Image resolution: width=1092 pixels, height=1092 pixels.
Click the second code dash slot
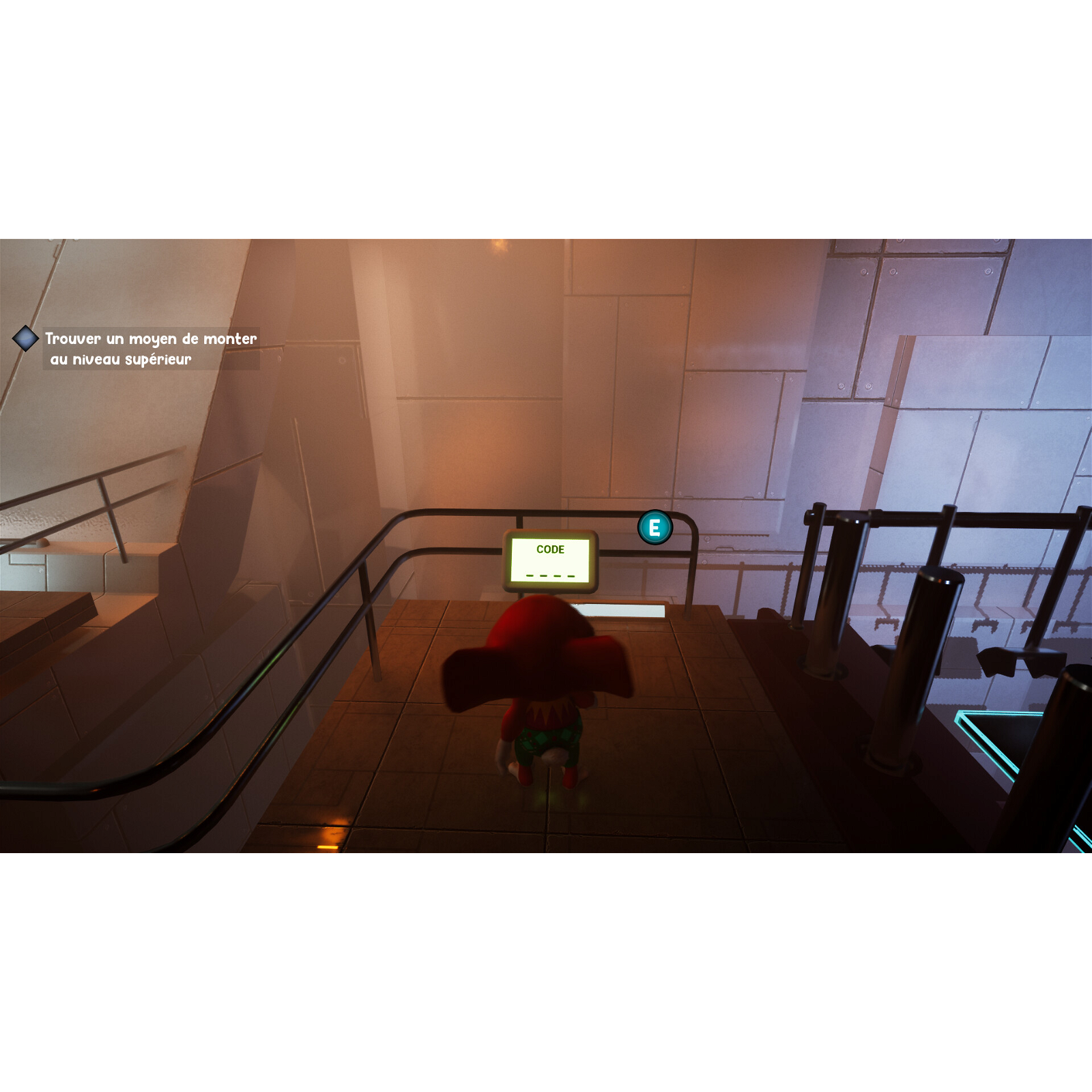(x=545, y=575)
